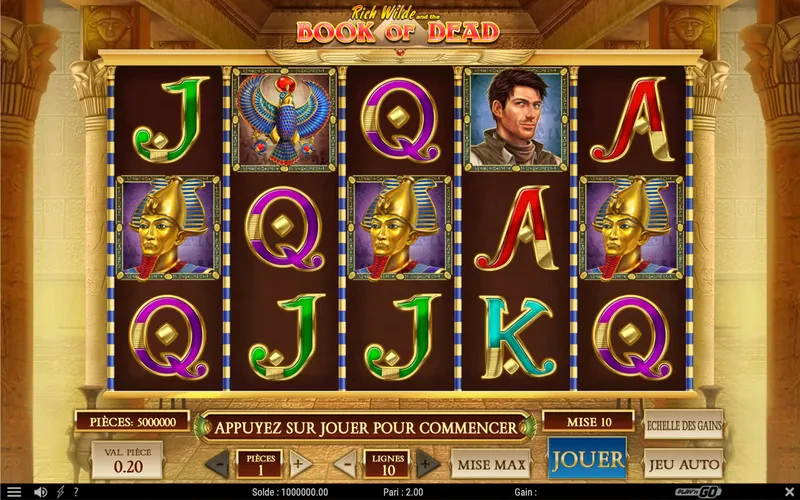Decrease the number of PIÈCES

[217, 464]
